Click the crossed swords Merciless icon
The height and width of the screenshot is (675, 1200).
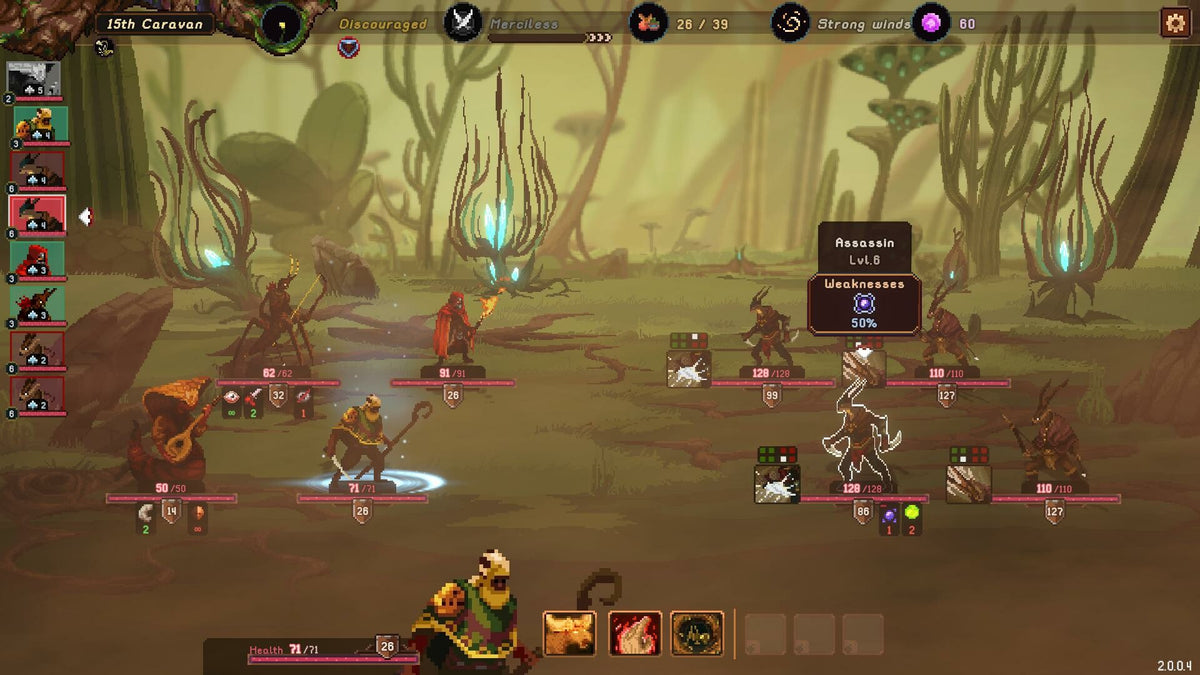coord(463,22)
